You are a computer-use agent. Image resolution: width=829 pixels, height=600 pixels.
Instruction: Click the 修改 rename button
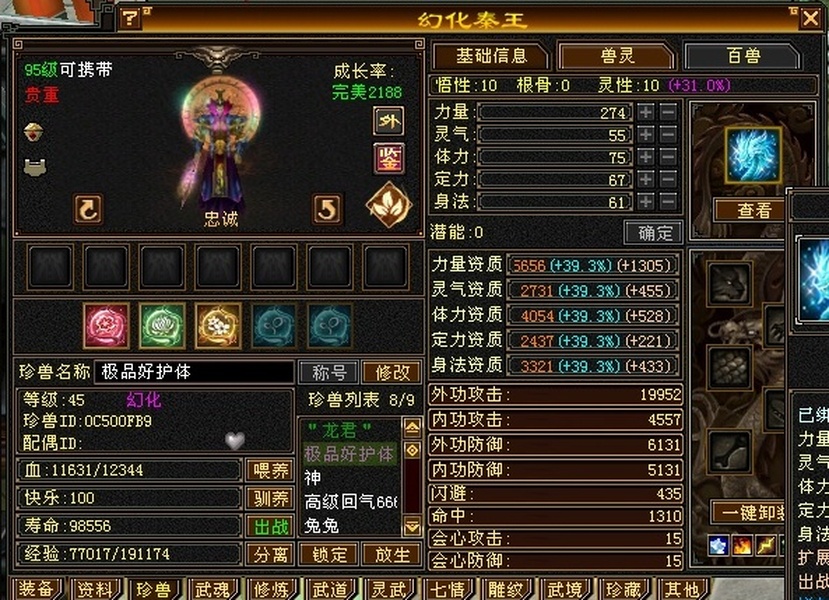(392, 372)
